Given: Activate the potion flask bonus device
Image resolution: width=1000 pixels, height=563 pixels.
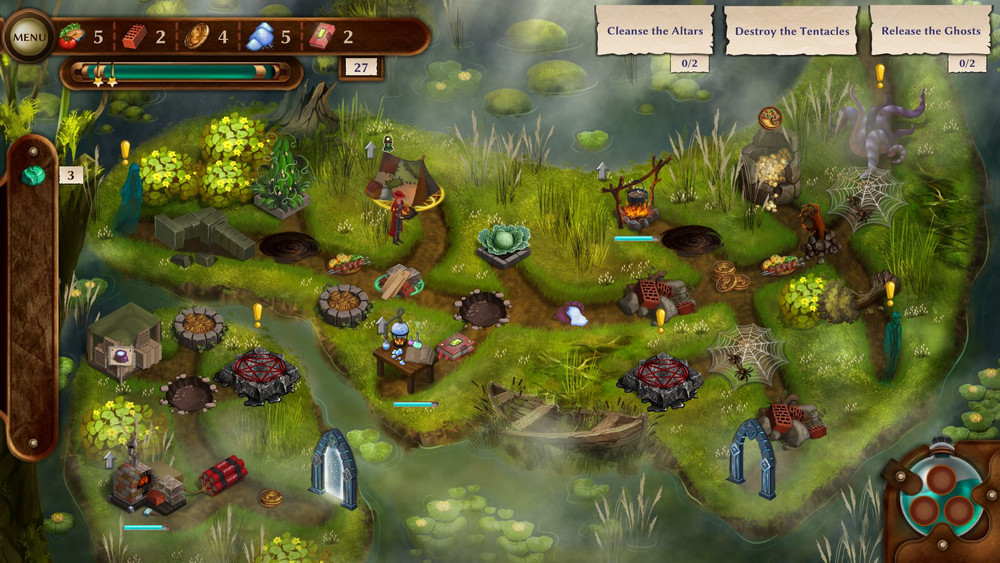Looking at the screenshot, I should click(x=939, y=497).
